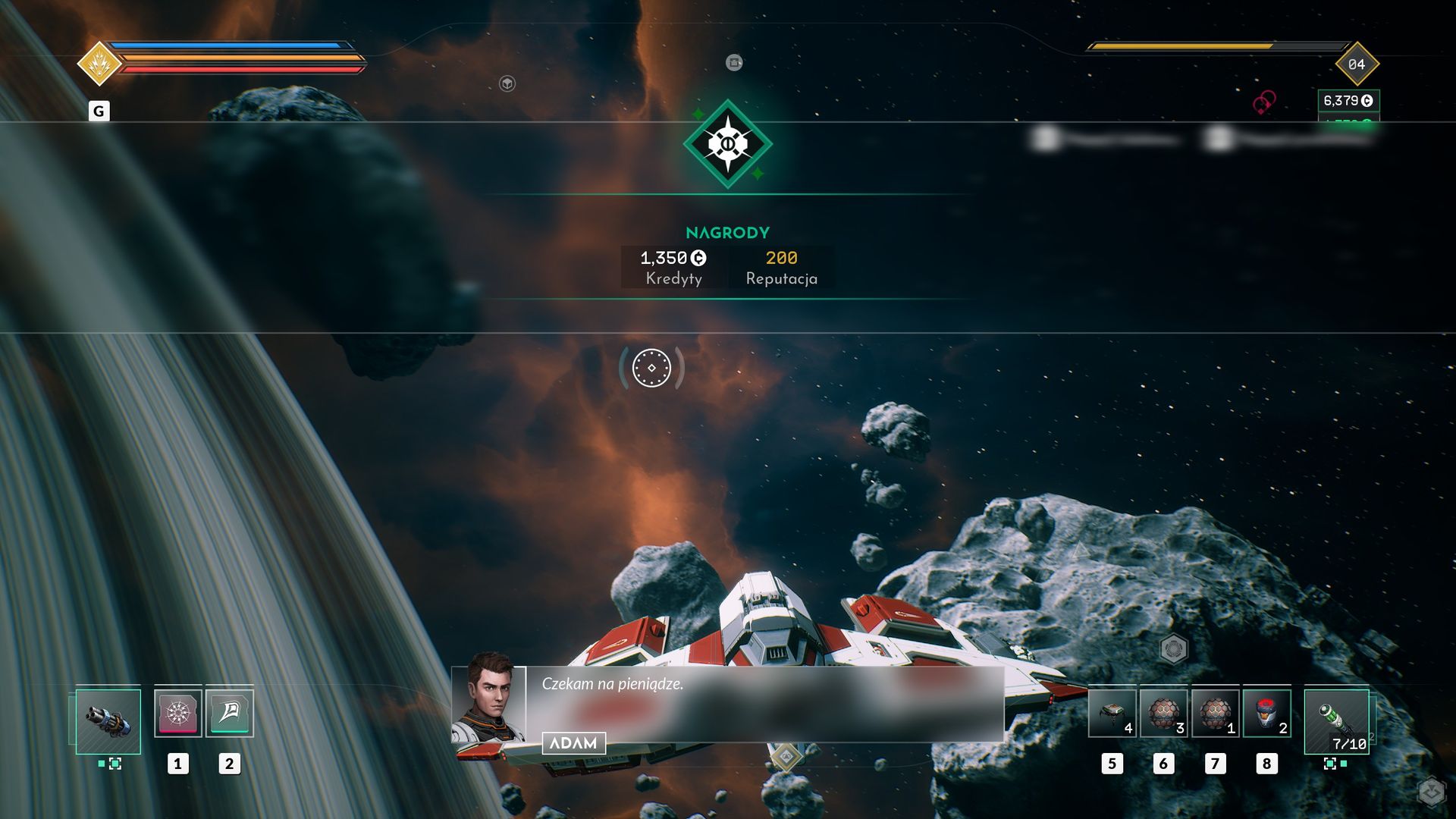Select the gatling primary weapon slot
The image size is (1456, 819).
point(108,720)
